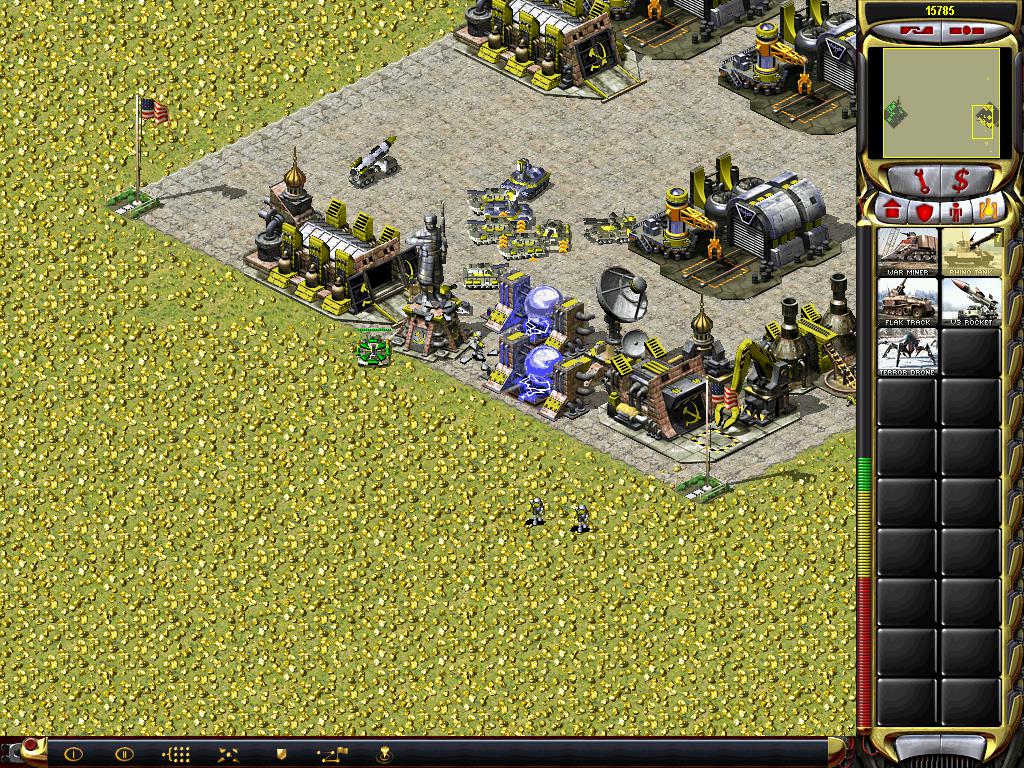Select the Rhino Tank build icon
Image resolution: width=1024 pixels, height=768 pixels.
[x=971, y=252]
